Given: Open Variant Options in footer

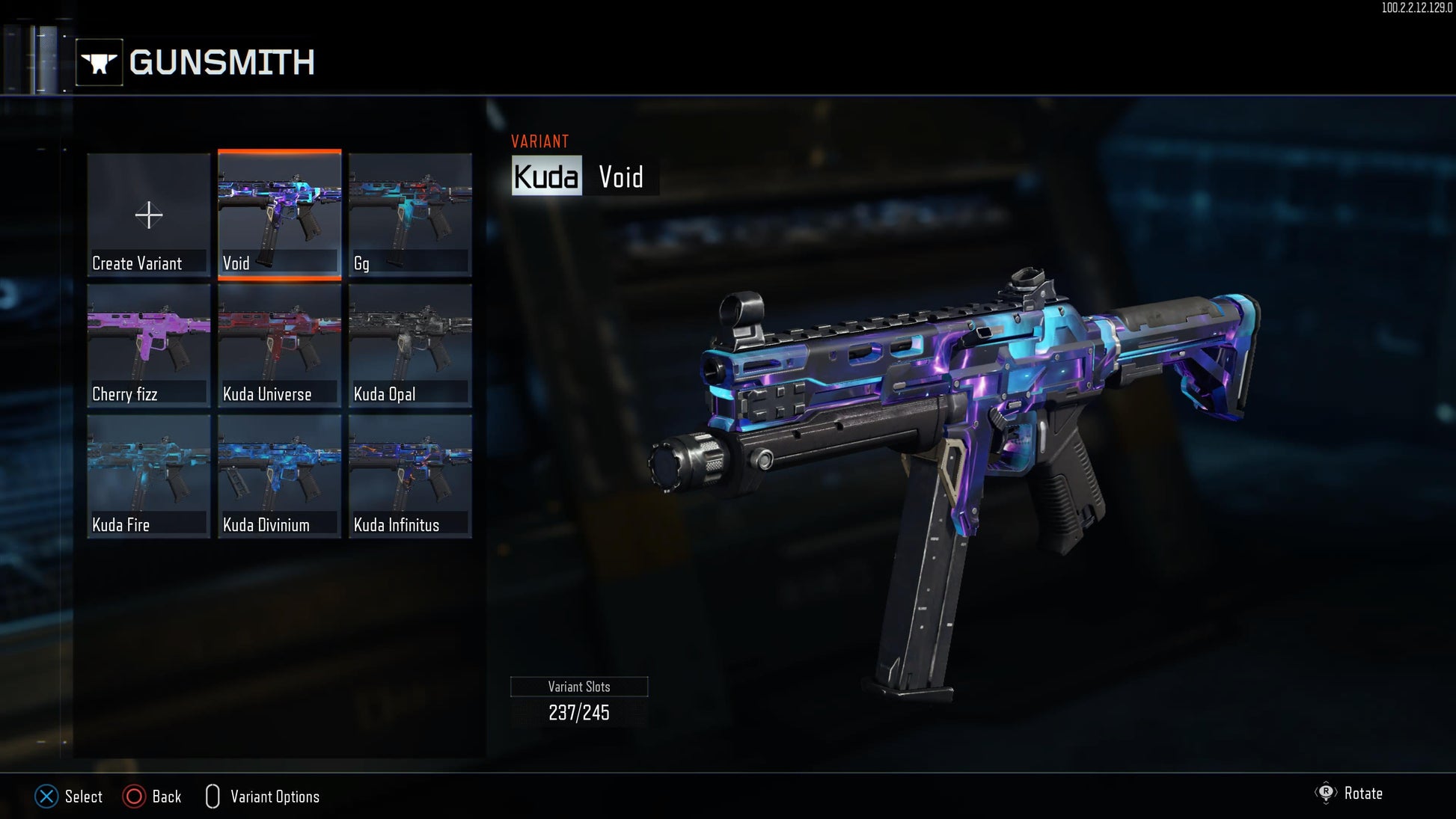Looking at the screenshot, I should [x=263, y=797].
